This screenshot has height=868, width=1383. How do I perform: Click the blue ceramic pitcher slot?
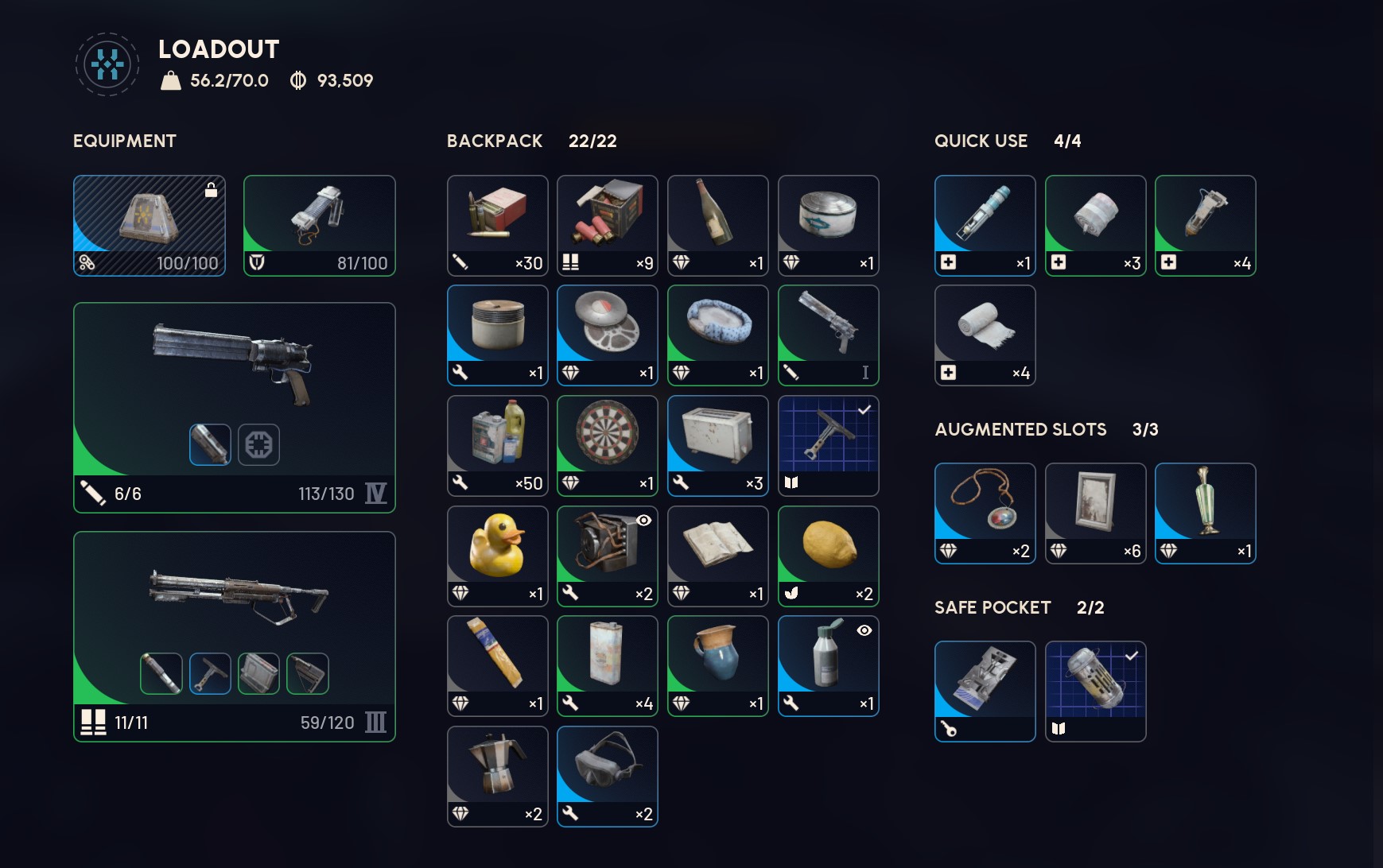click(x=717, y=665)
